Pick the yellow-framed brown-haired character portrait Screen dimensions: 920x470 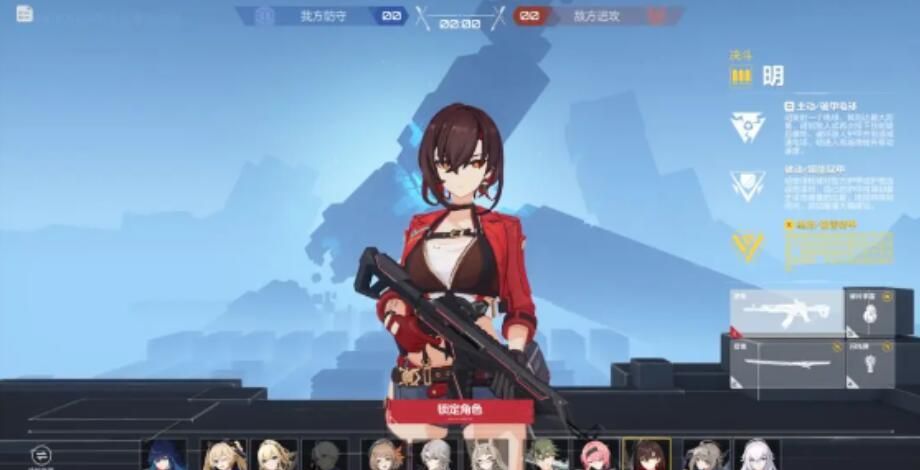point(647,455)
